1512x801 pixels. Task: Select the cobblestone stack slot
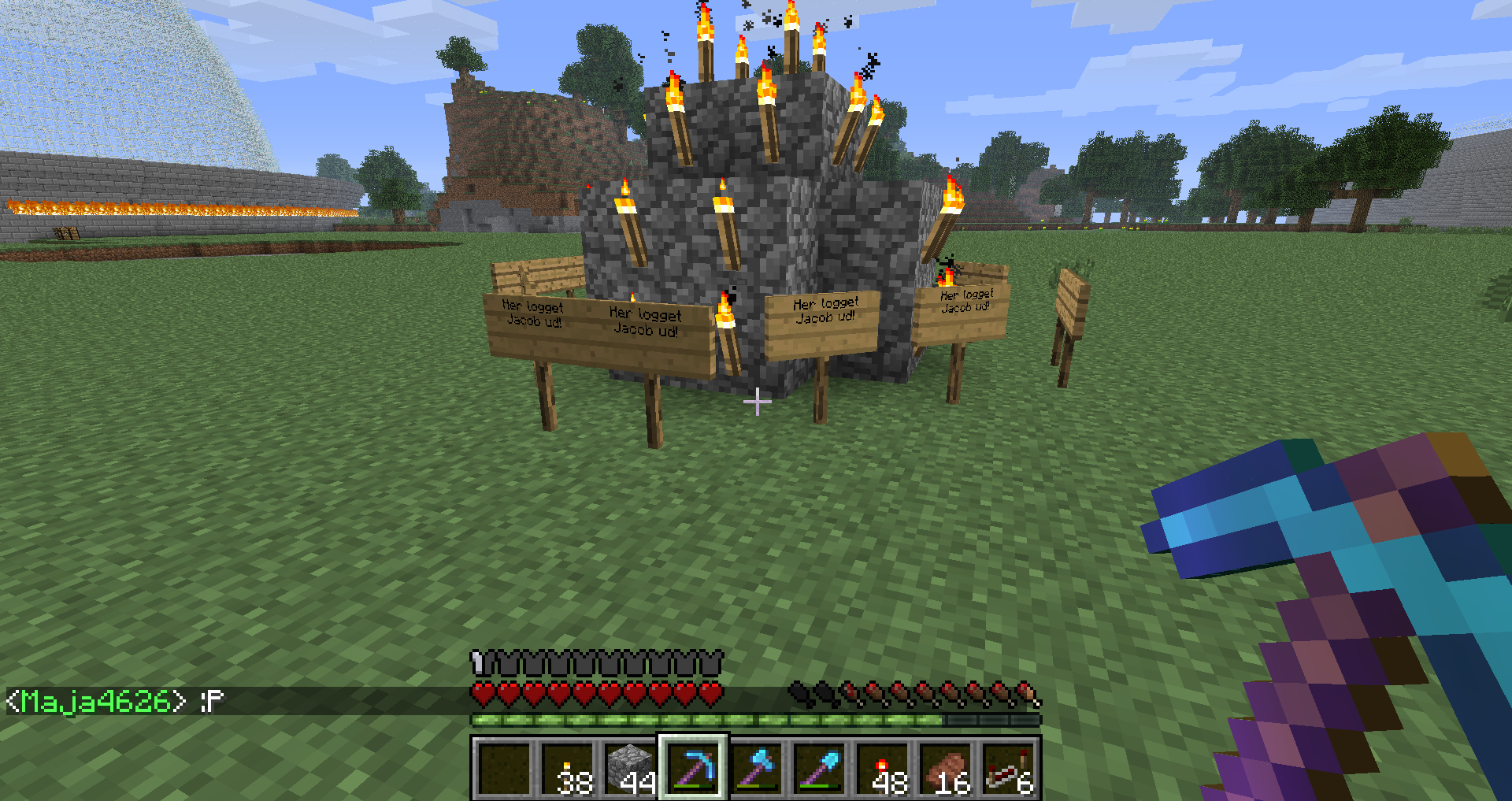(x=630, y=768)
